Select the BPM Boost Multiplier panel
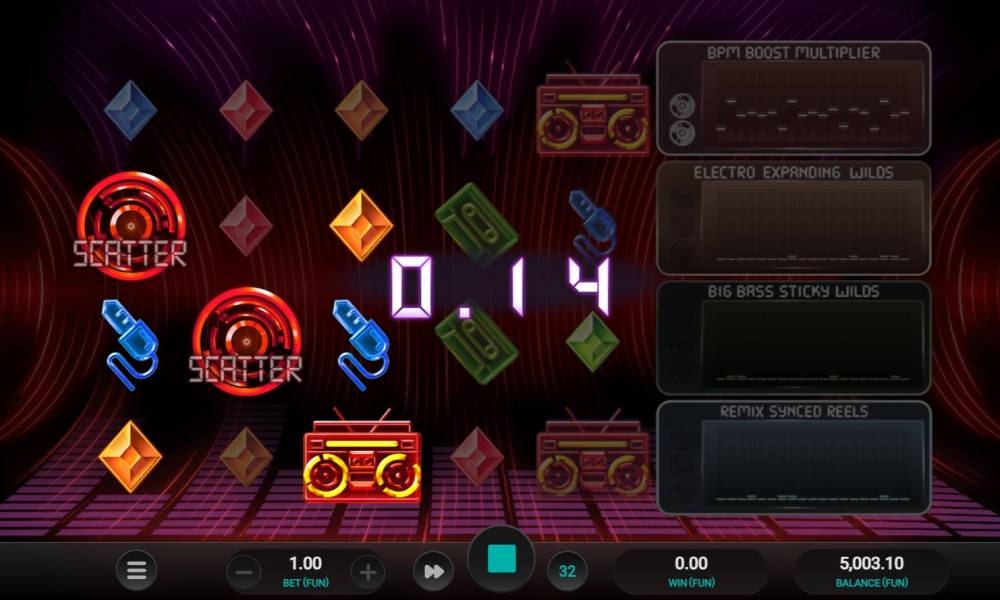1000x600 pixels. [x=793, y=98]
